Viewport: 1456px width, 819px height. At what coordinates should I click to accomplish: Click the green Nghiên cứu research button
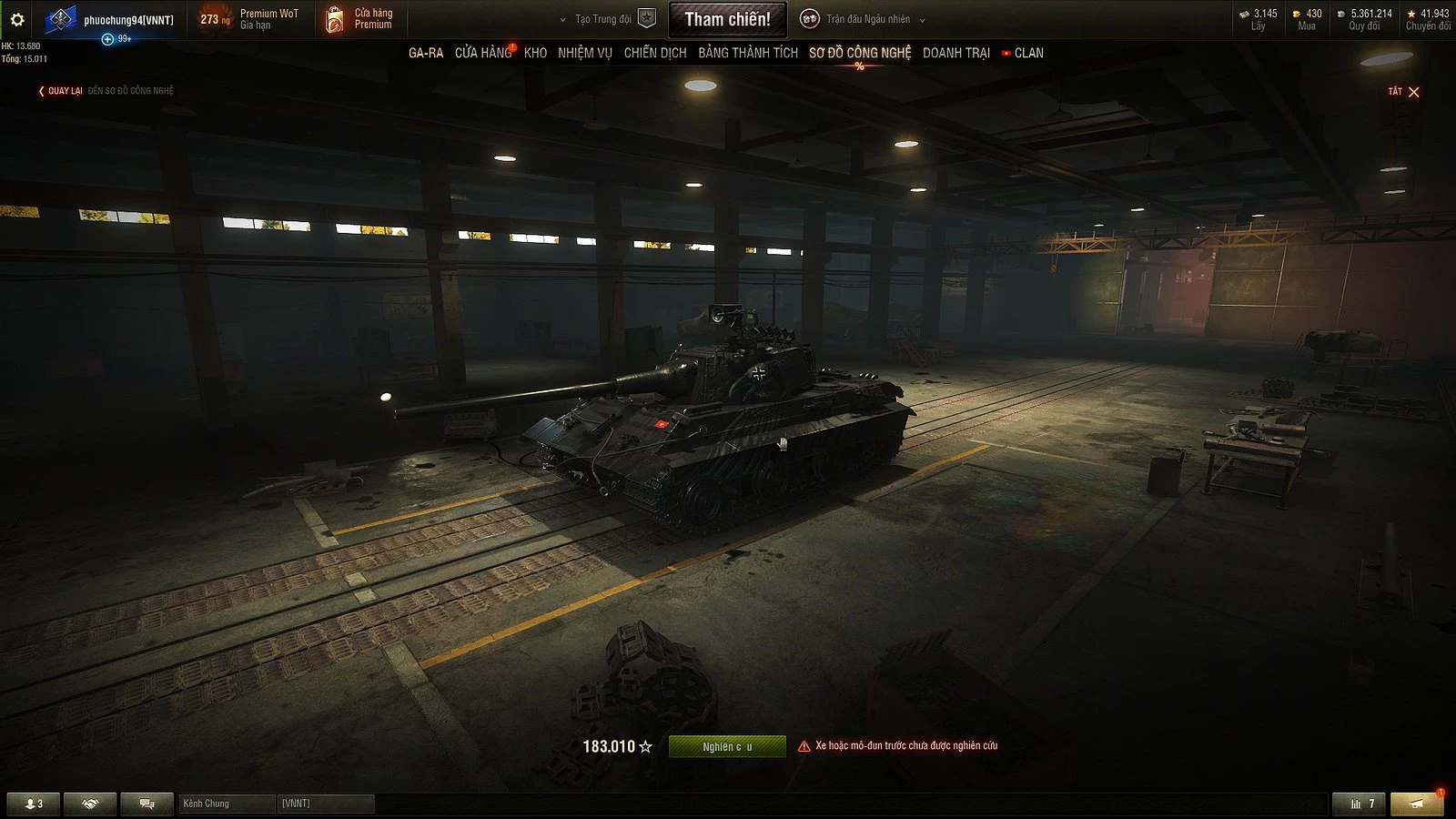tap(727, 745)
